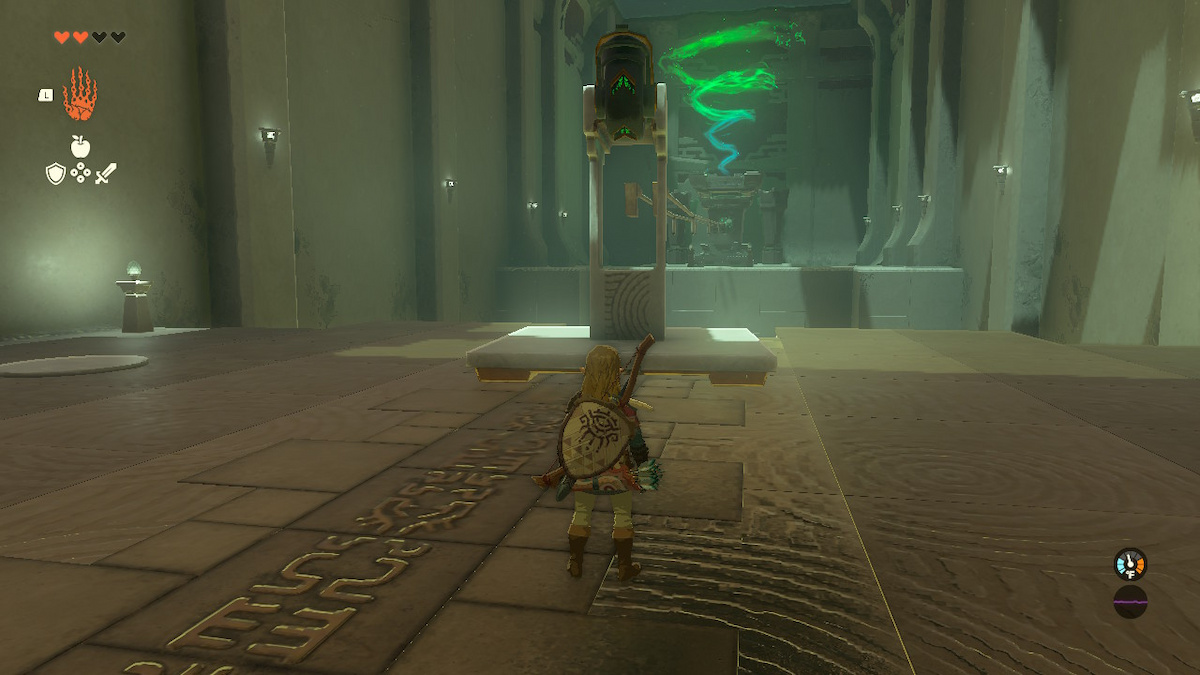The height and width of the screenshot is (675, 1200).
Task: Select the apple item shortcut icon
Action: (x=80, y=146)
